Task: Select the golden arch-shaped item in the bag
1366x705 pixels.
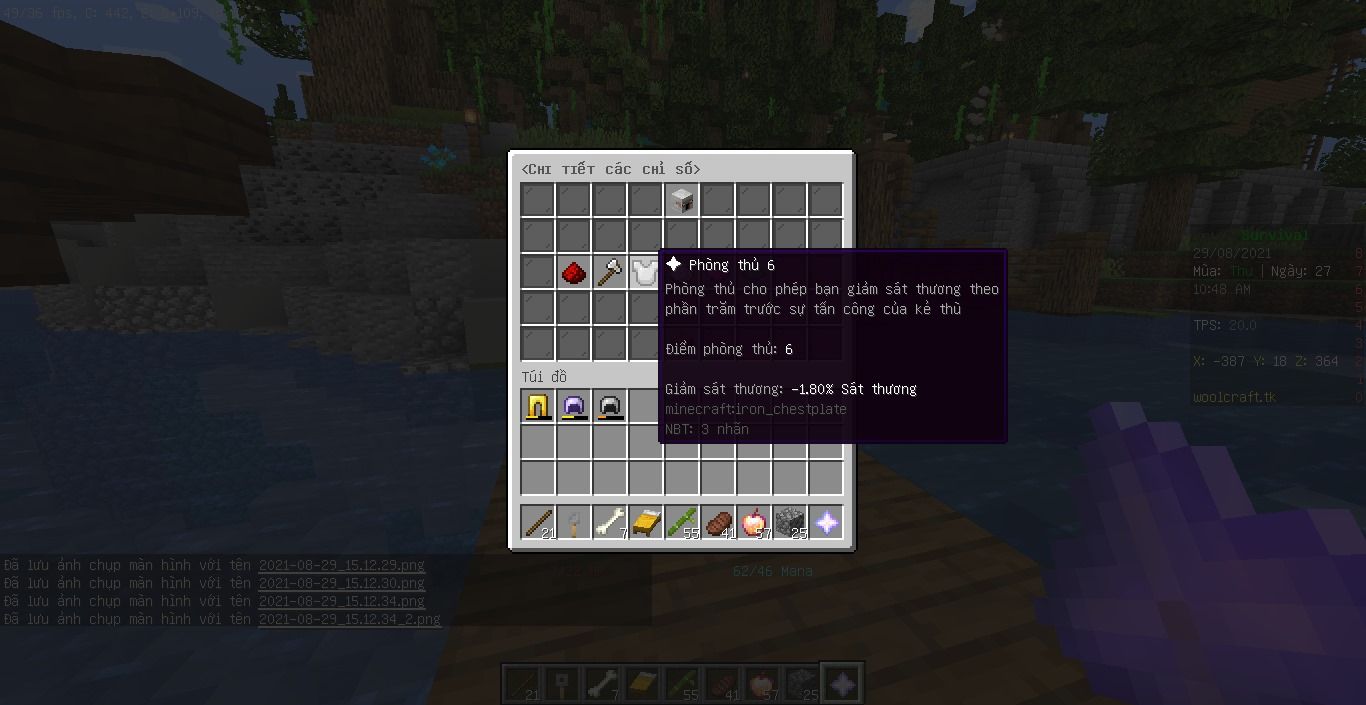Action: 538,407
